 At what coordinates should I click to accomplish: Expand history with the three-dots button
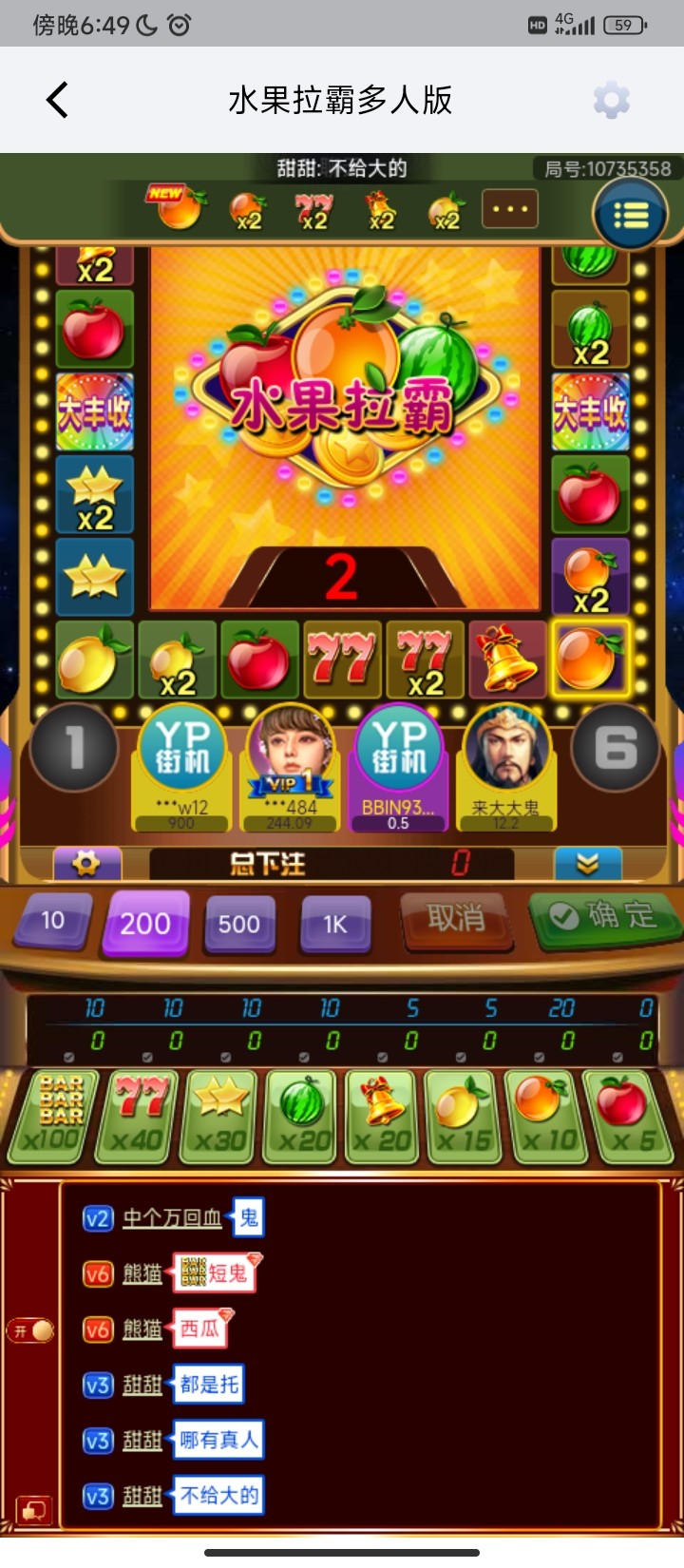pyautogui.click(x=510, y=209)
